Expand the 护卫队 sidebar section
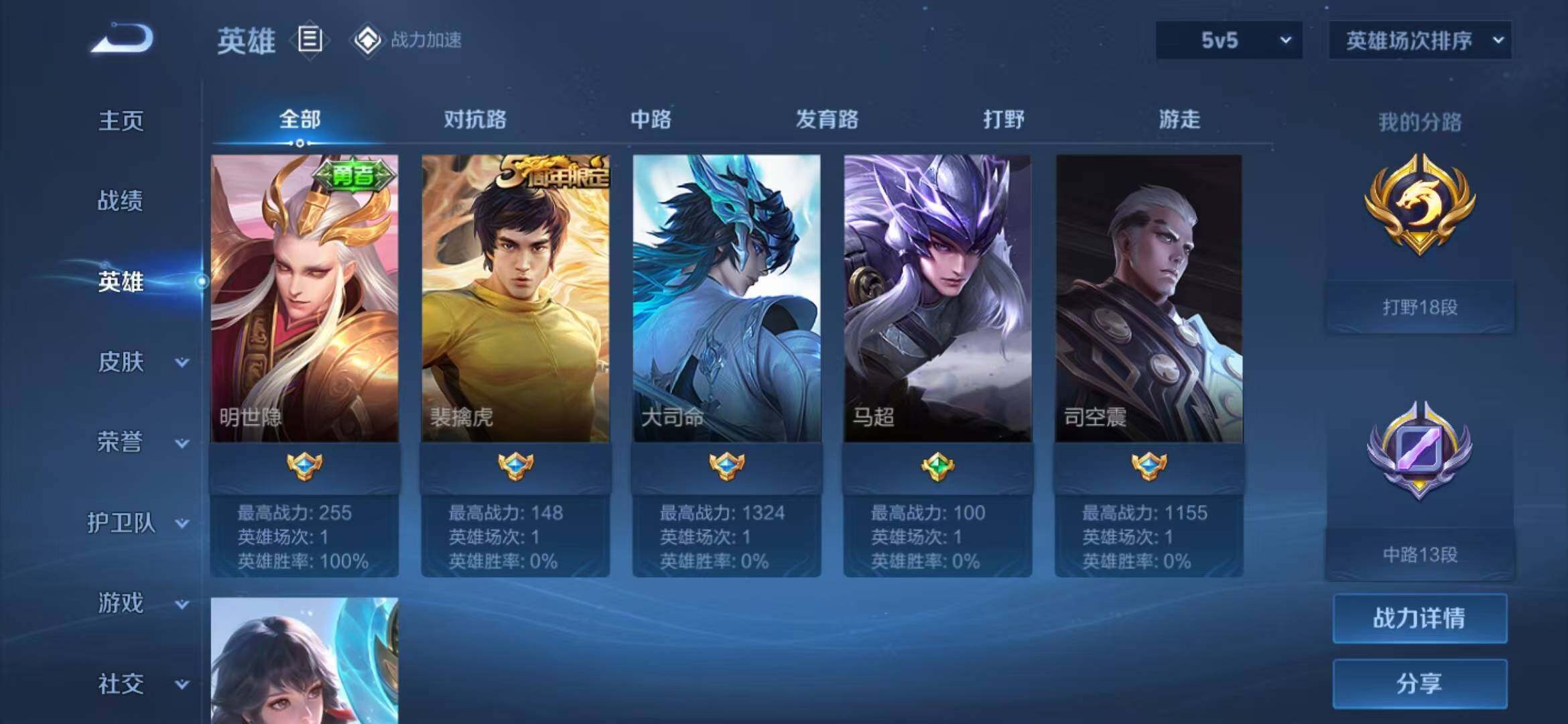The width and height of the screenshot is (1568, 724). coord(137,523)
